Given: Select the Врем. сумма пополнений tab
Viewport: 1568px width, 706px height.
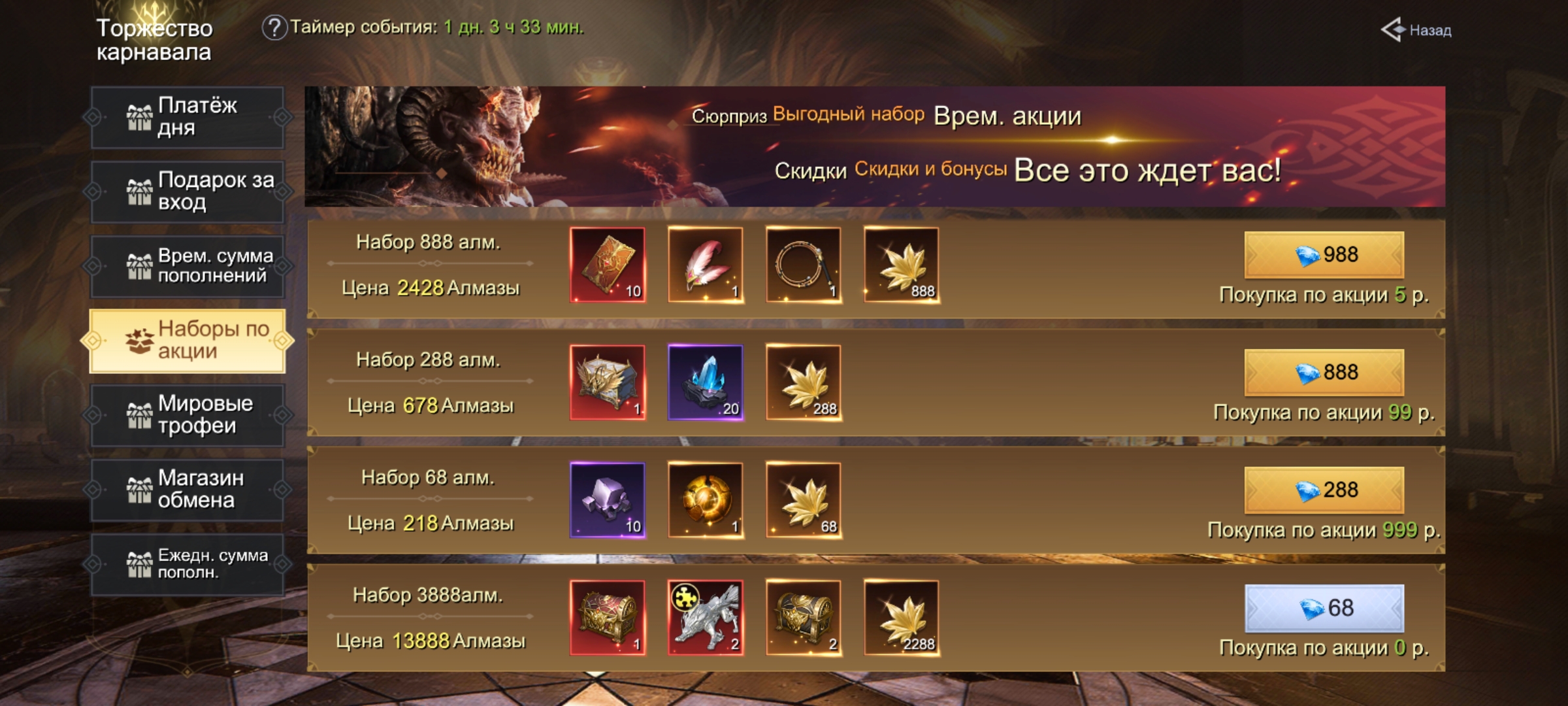Looking at the screenshot, I should 188,266.
